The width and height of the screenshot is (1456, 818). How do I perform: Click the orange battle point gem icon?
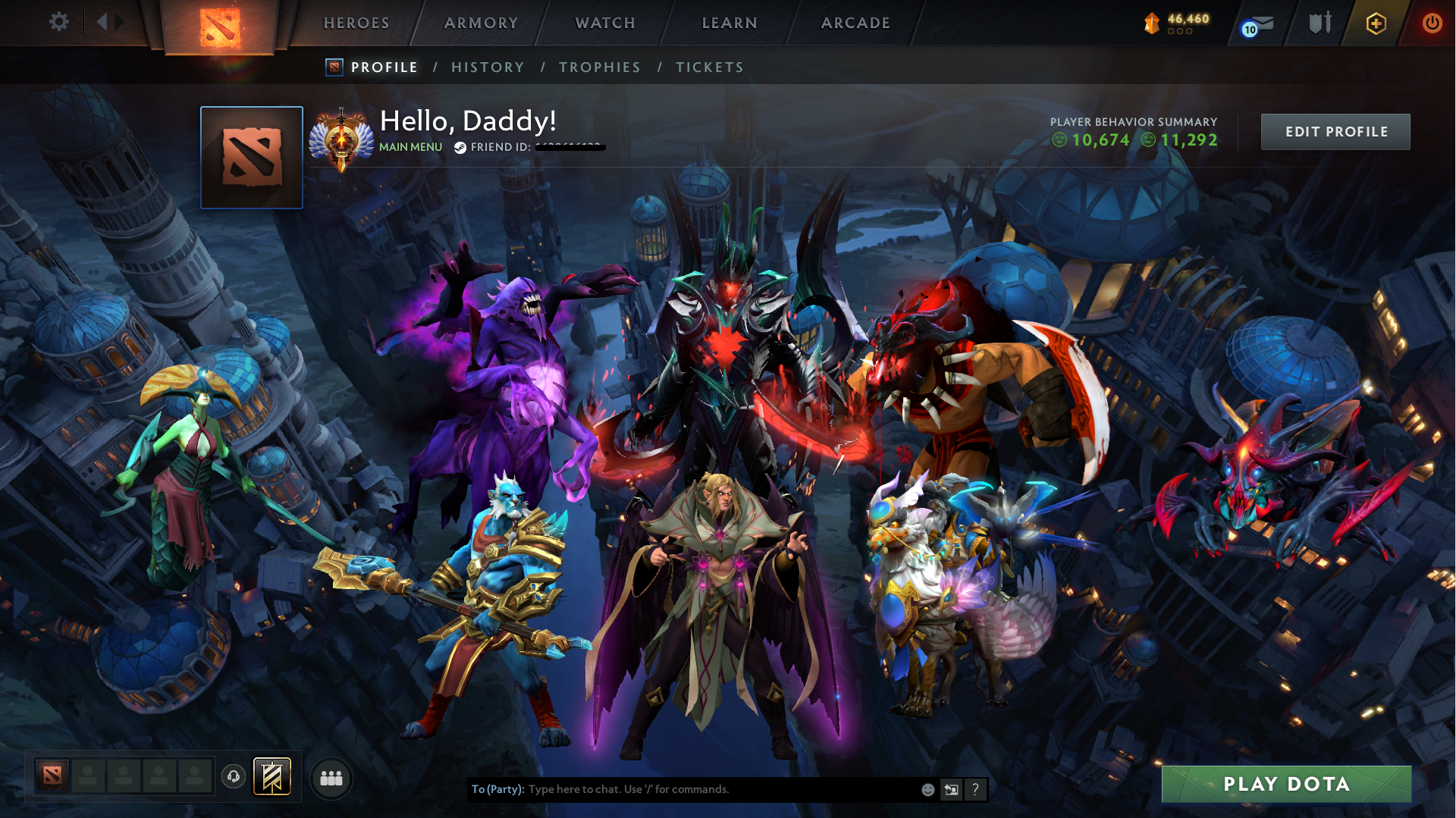(x=1151, y=23)
